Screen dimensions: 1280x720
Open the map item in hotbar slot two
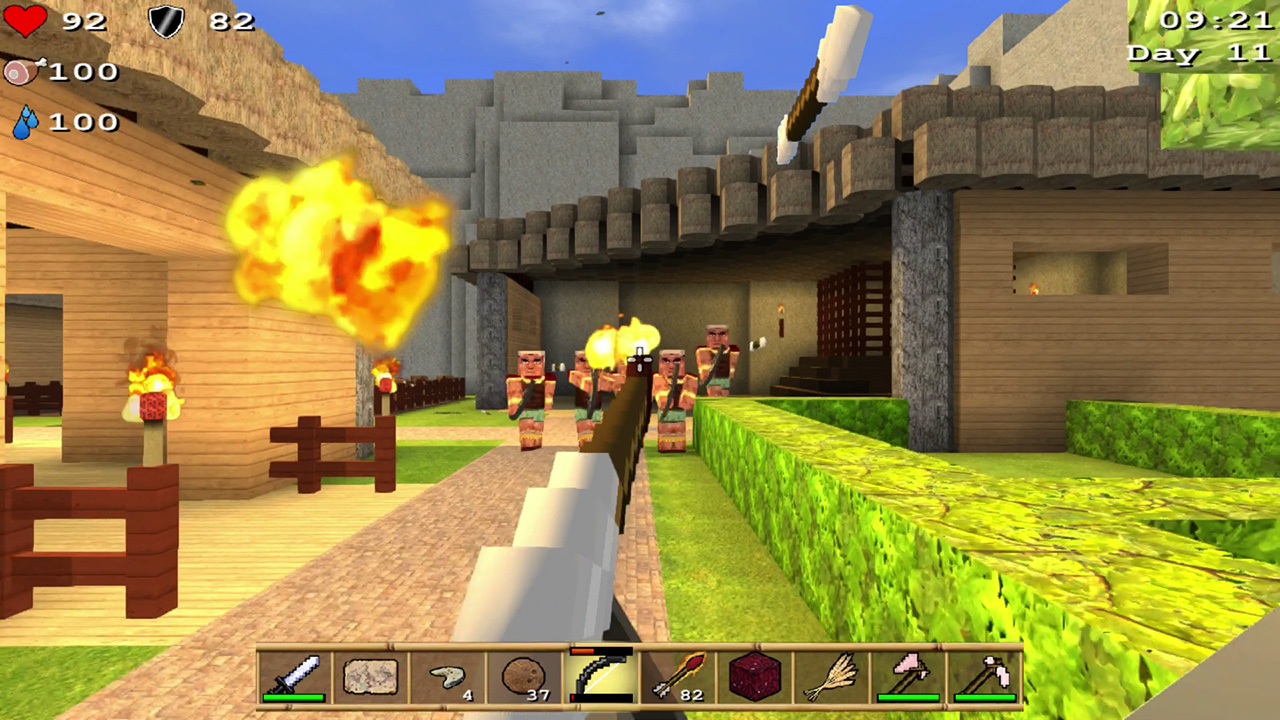370,678
